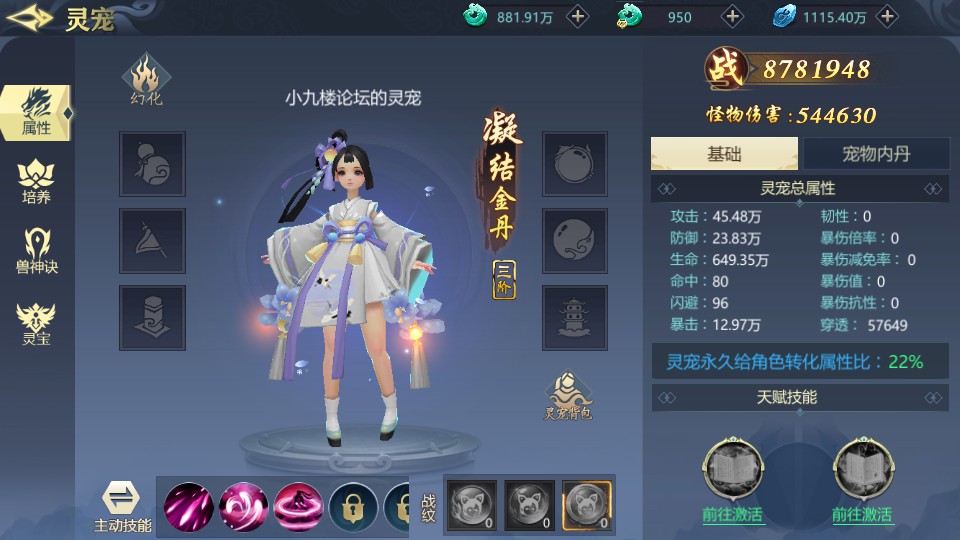Select the gold-highlighted 战纹 pig slot
960x540 pixels.
[586, 504]
